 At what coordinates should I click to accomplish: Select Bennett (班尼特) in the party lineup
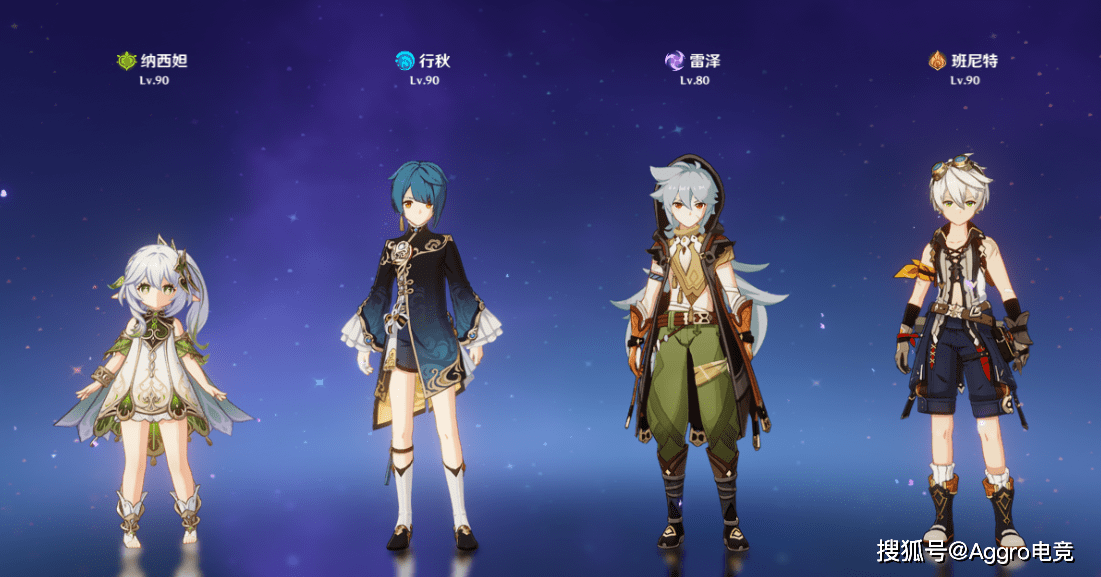[962, 350]
